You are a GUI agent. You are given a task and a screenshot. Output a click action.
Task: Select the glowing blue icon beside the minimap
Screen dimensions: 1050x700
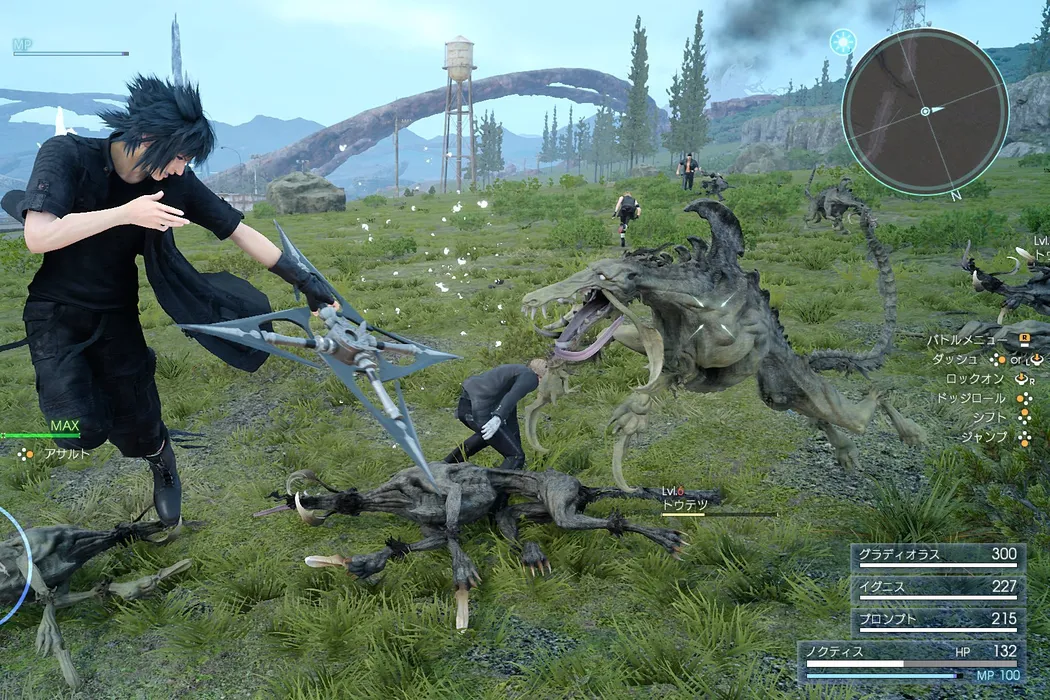[842, 41]
